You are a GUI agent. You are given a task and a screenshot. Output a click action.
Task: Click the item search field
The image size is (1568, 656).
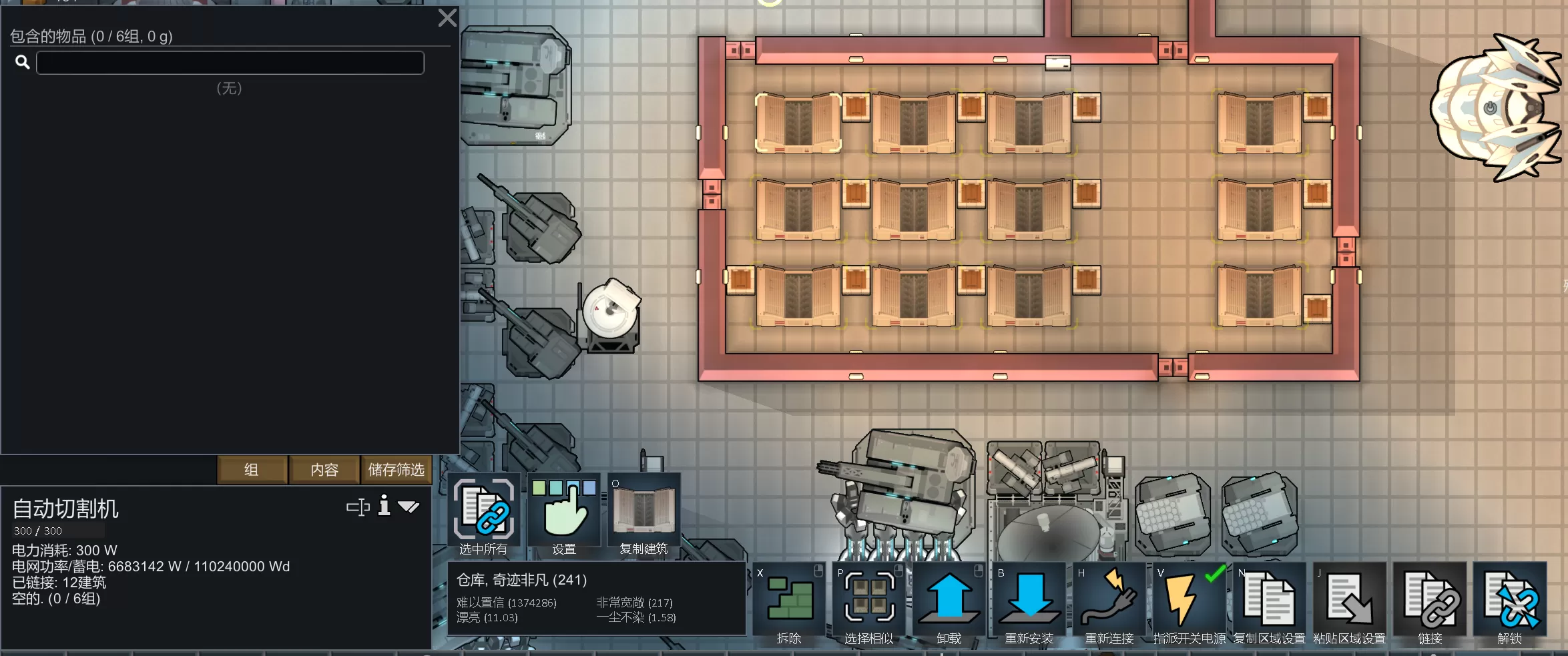coord(230,63)
